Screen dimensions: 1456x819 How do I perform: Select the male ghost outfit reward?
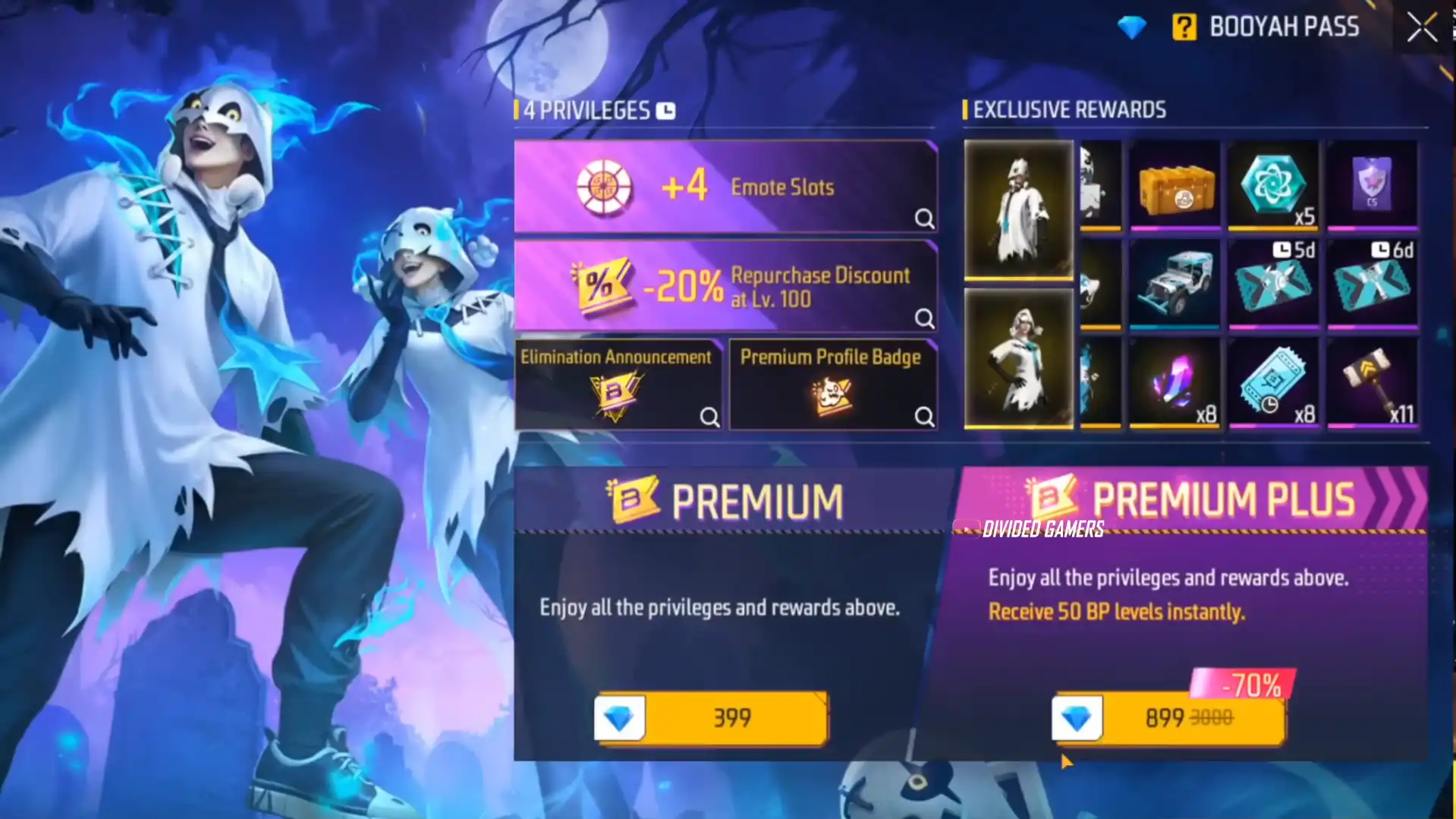(x=1018, y=209)
